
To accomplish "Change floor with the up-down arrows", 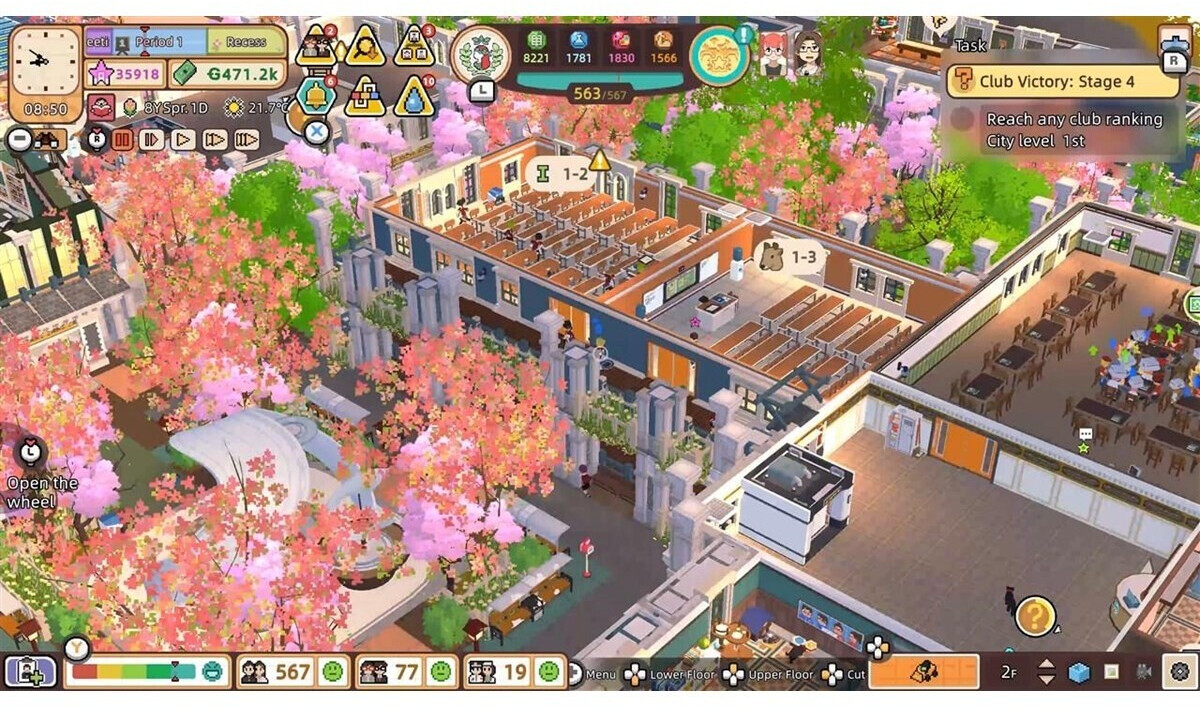I will coord(1046,672).
